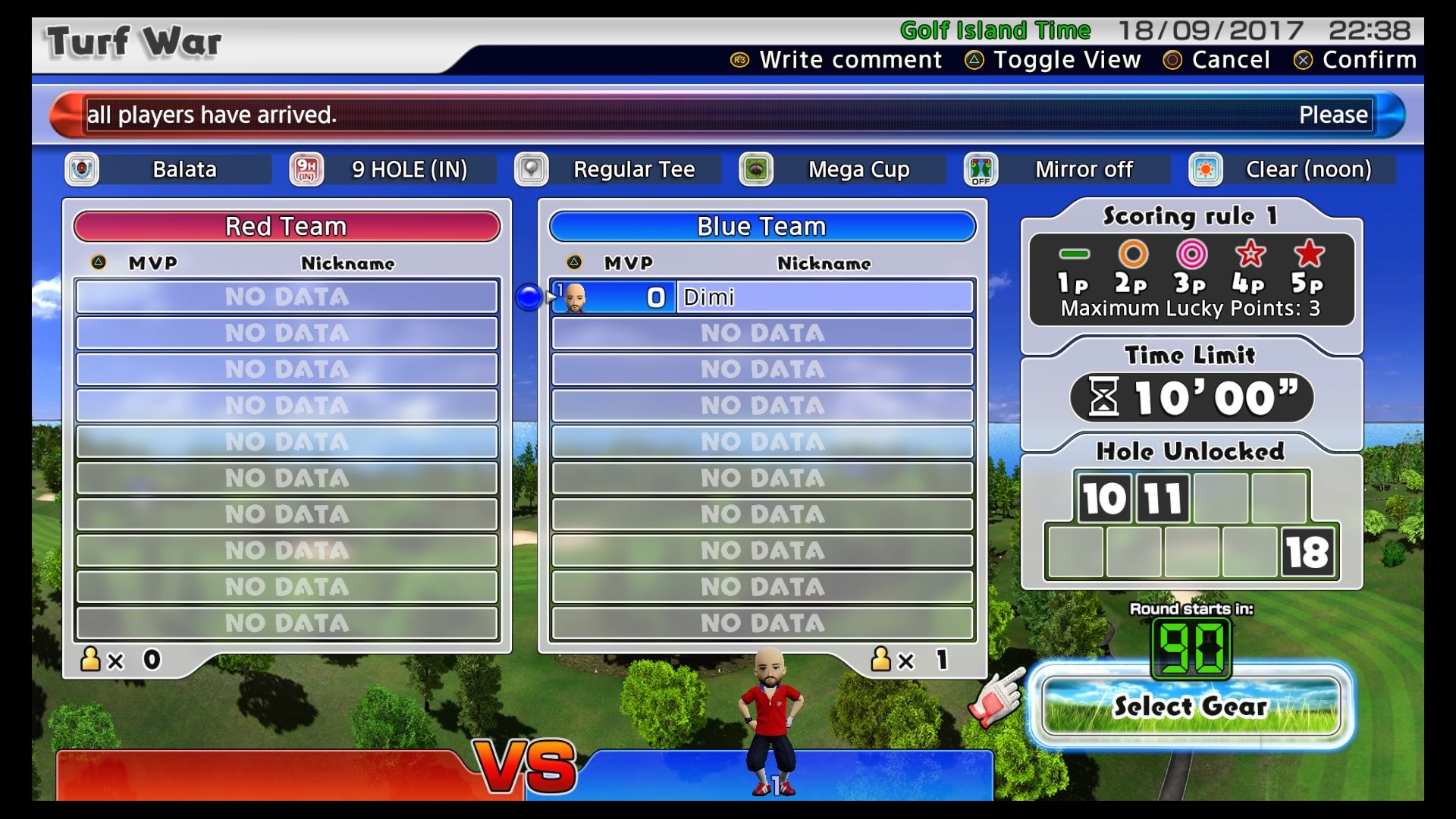Click the Mirror off mode icon
1456x819 pixels.
(x=981, y=169)
